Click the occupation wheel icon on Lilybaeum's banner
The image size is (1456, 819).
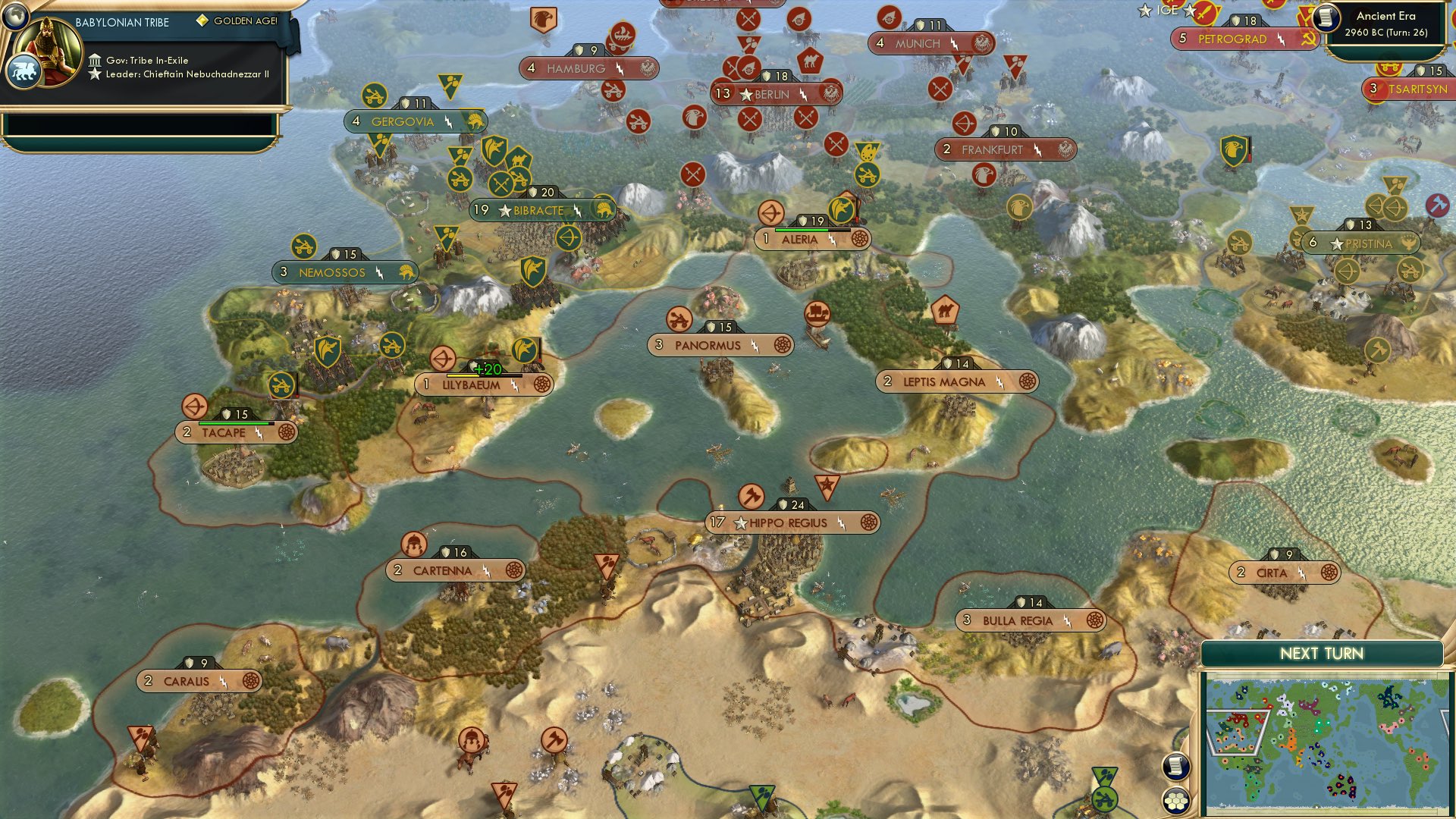coord(542,384)
